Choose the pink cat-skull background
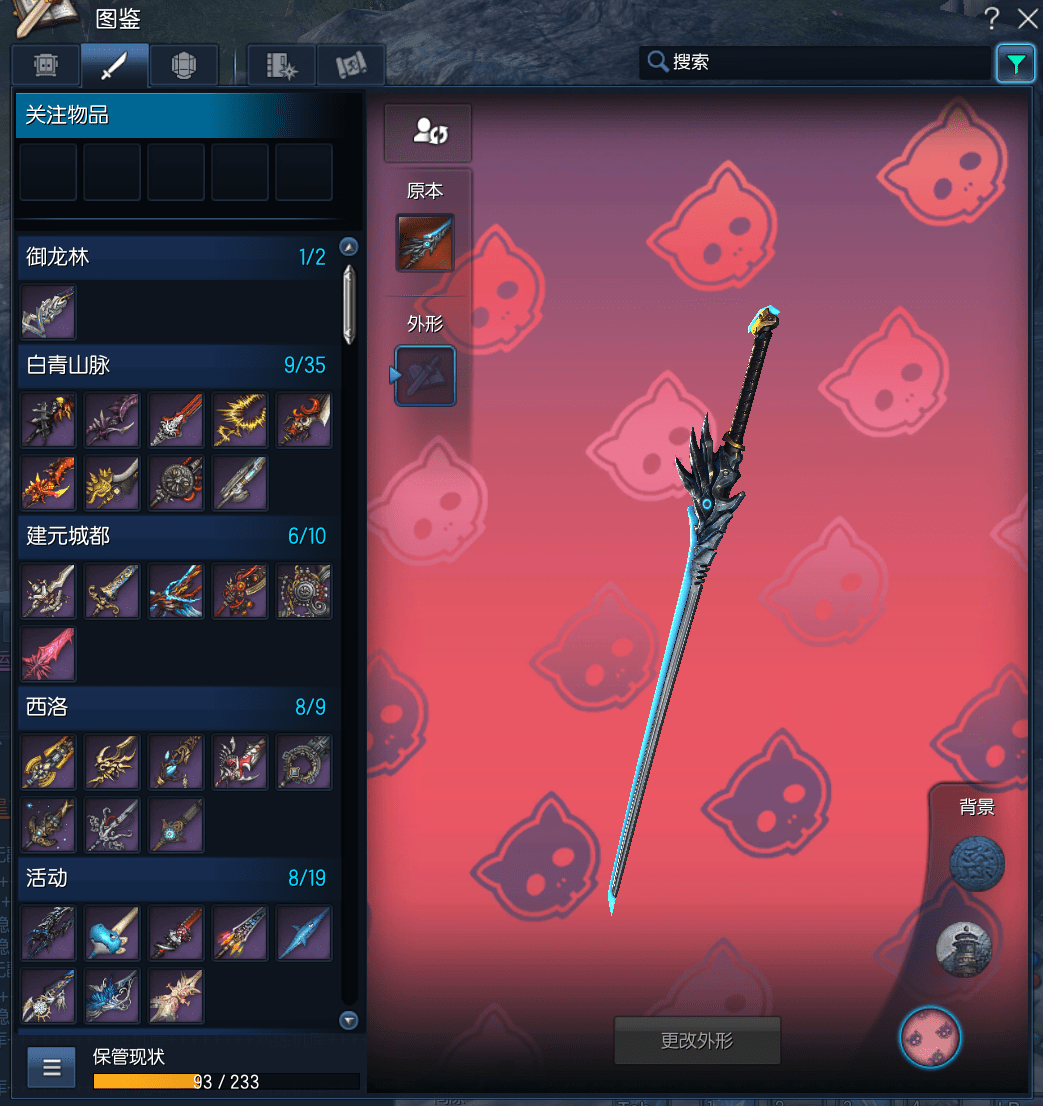Image resolution: width=1043 pixels, height=1106 pixels. (930, 1037)
